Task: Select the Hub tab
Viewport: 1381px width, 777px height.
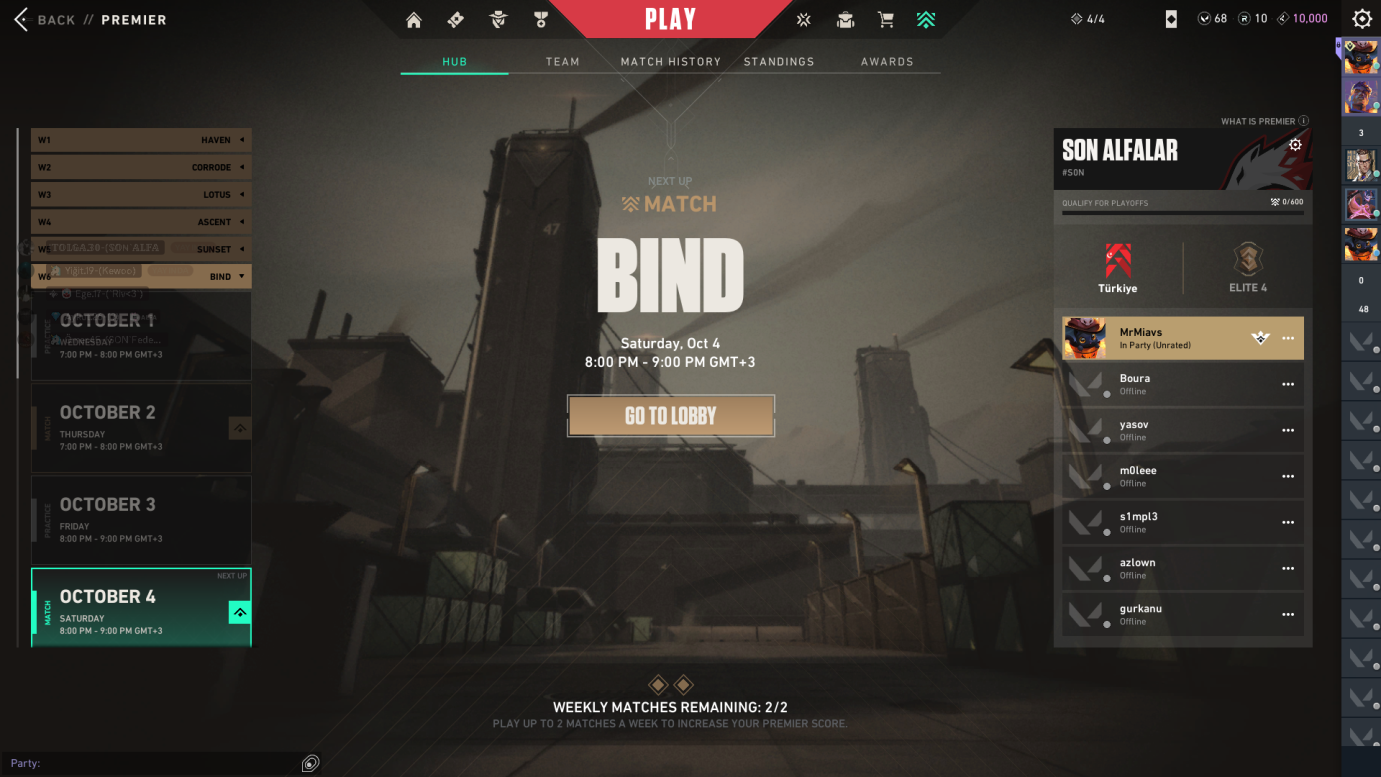Action: point(454,62)
